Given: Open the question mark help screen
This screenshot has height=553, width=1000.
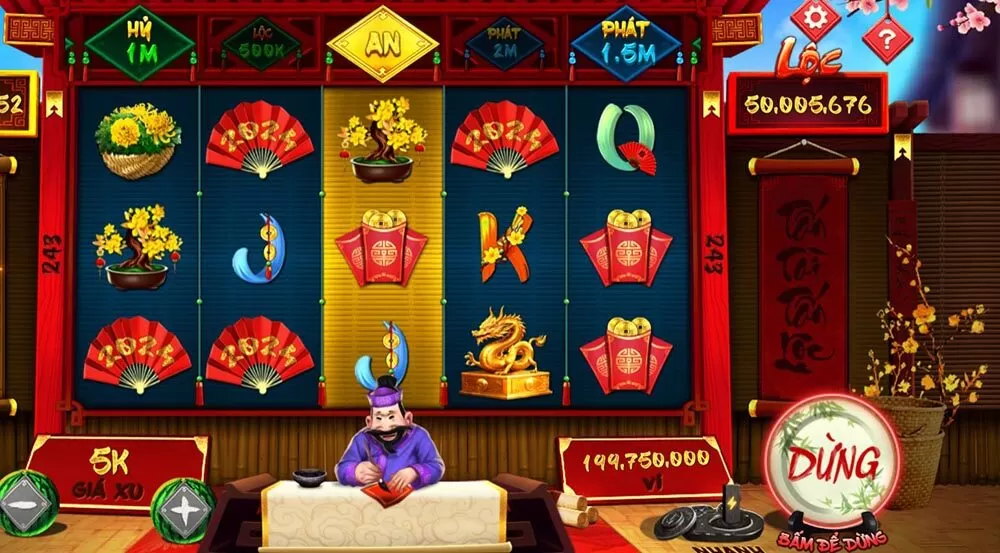Looking at the screenshot, I should (x=886, y=39).
